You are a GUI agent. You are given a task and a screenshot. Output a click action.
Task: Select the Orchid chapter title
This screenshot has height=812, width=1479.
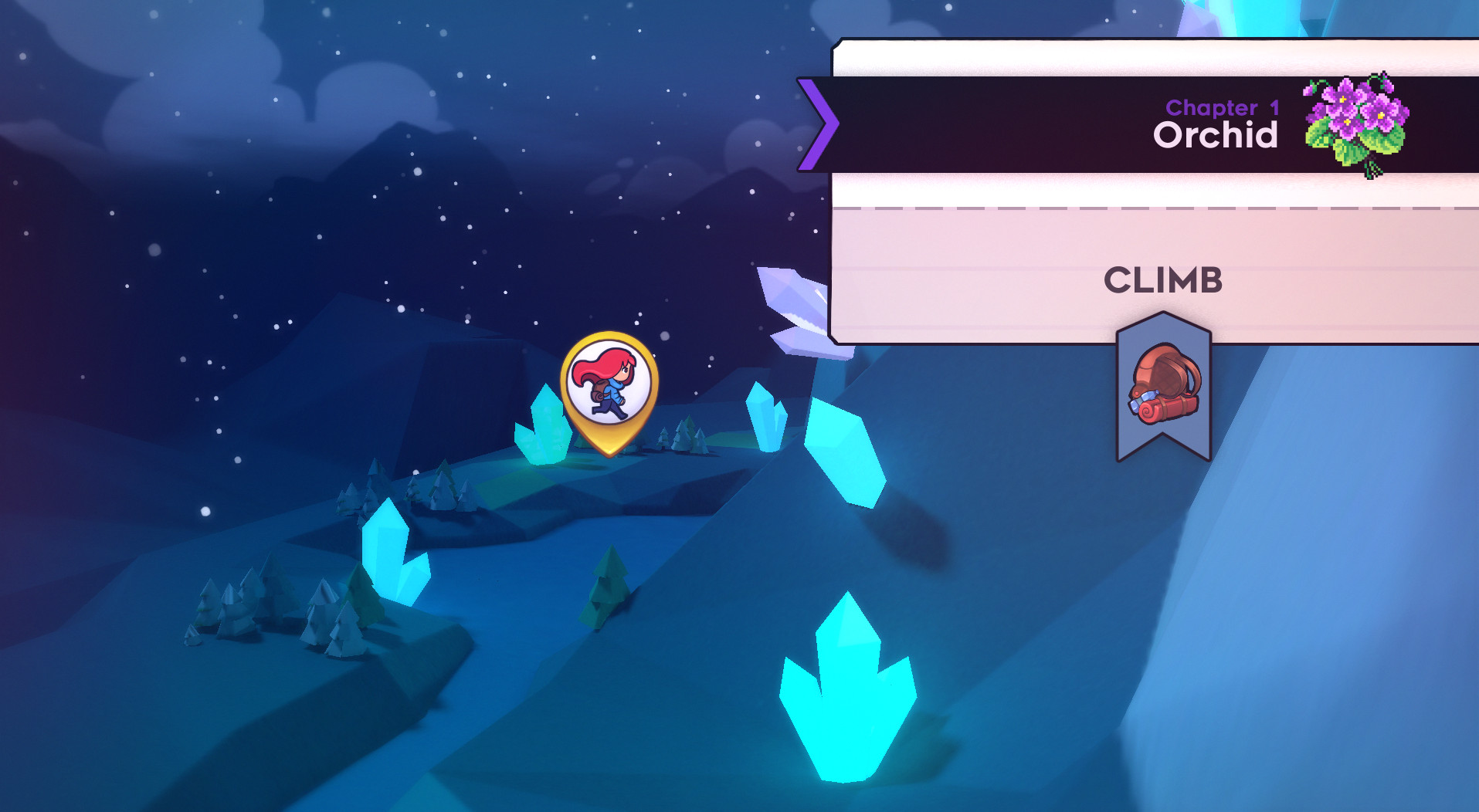[x=1215, y=136]
